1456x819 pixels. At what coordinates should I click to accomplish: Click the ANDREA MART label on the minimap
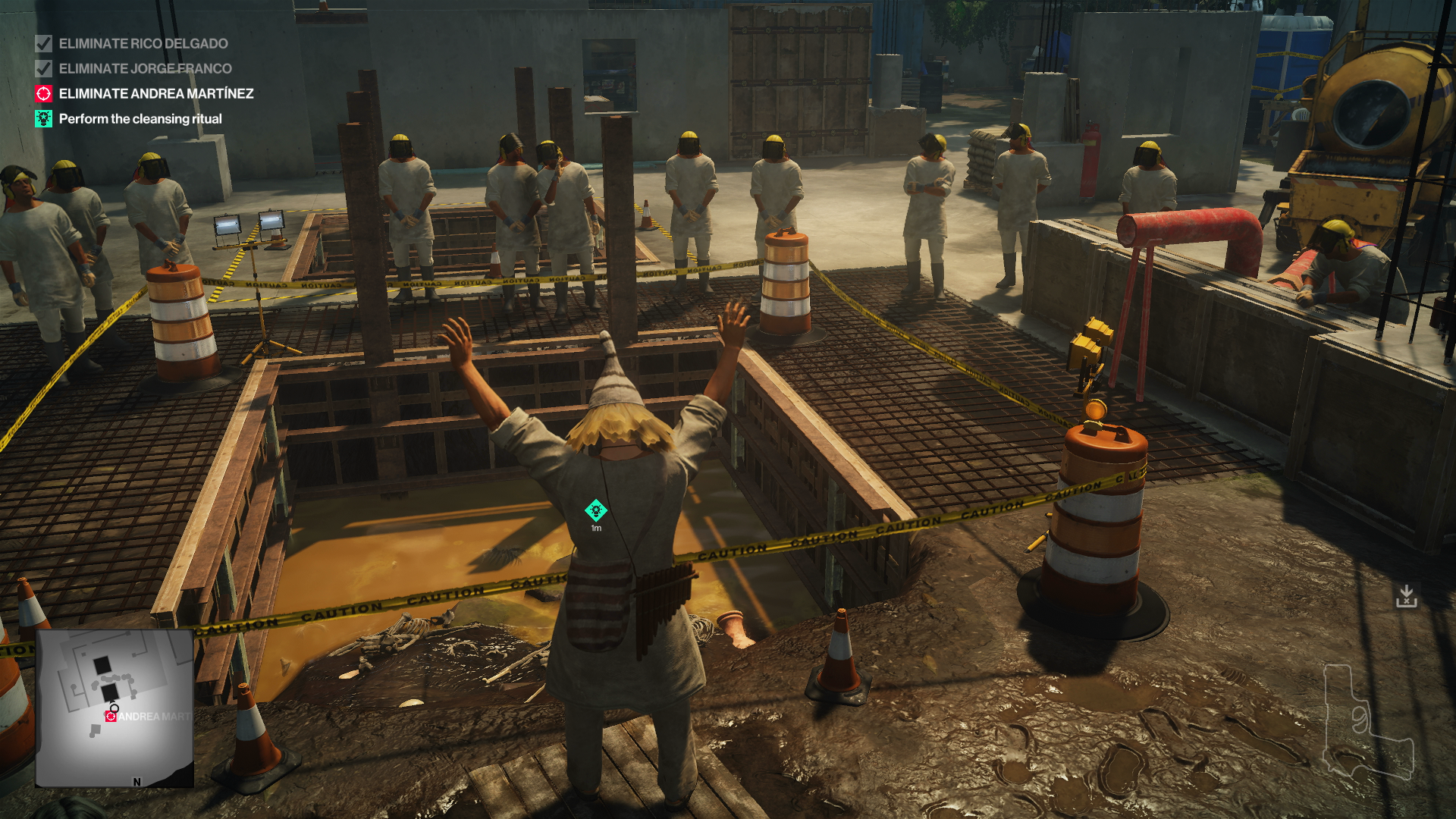[x=155, y=717]
